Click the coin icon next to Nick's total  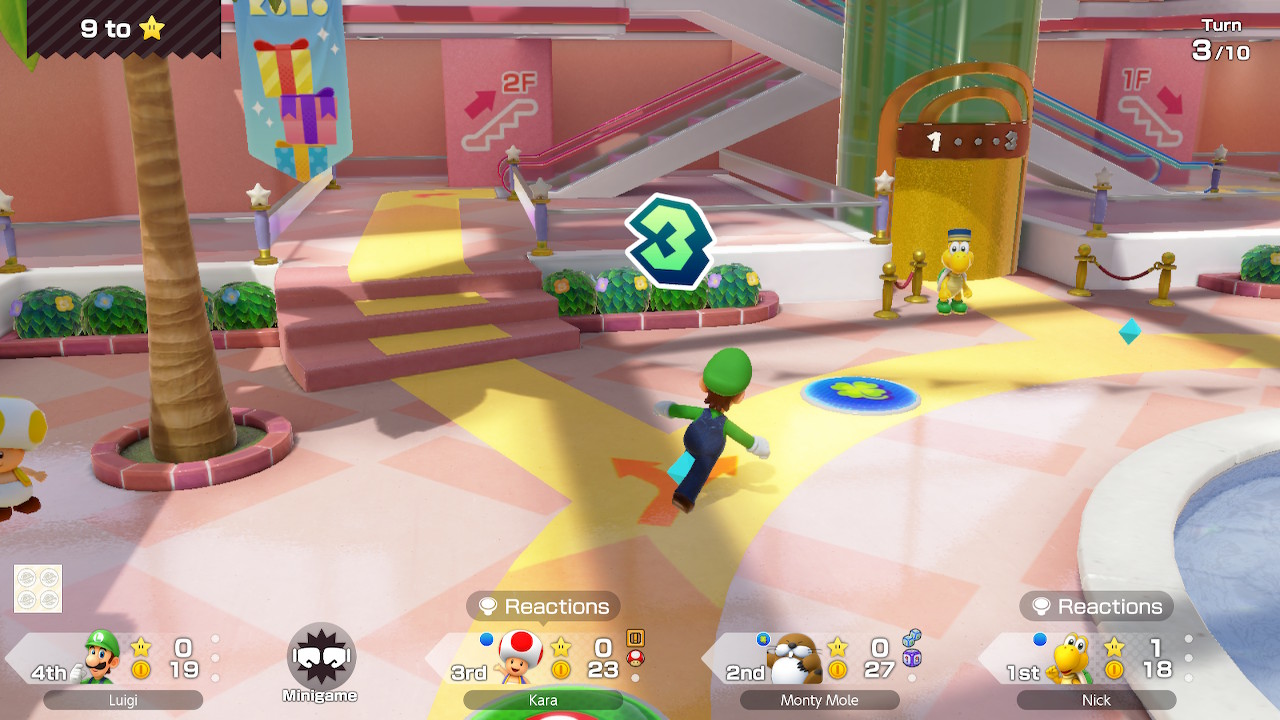pyautogui.click(x=1114, y=670)
